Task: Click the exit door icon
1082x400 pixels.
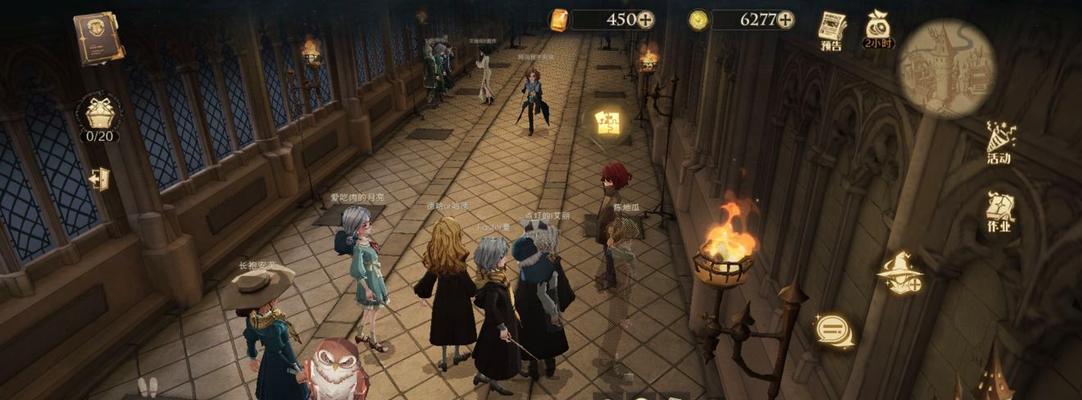Action: 99,179
